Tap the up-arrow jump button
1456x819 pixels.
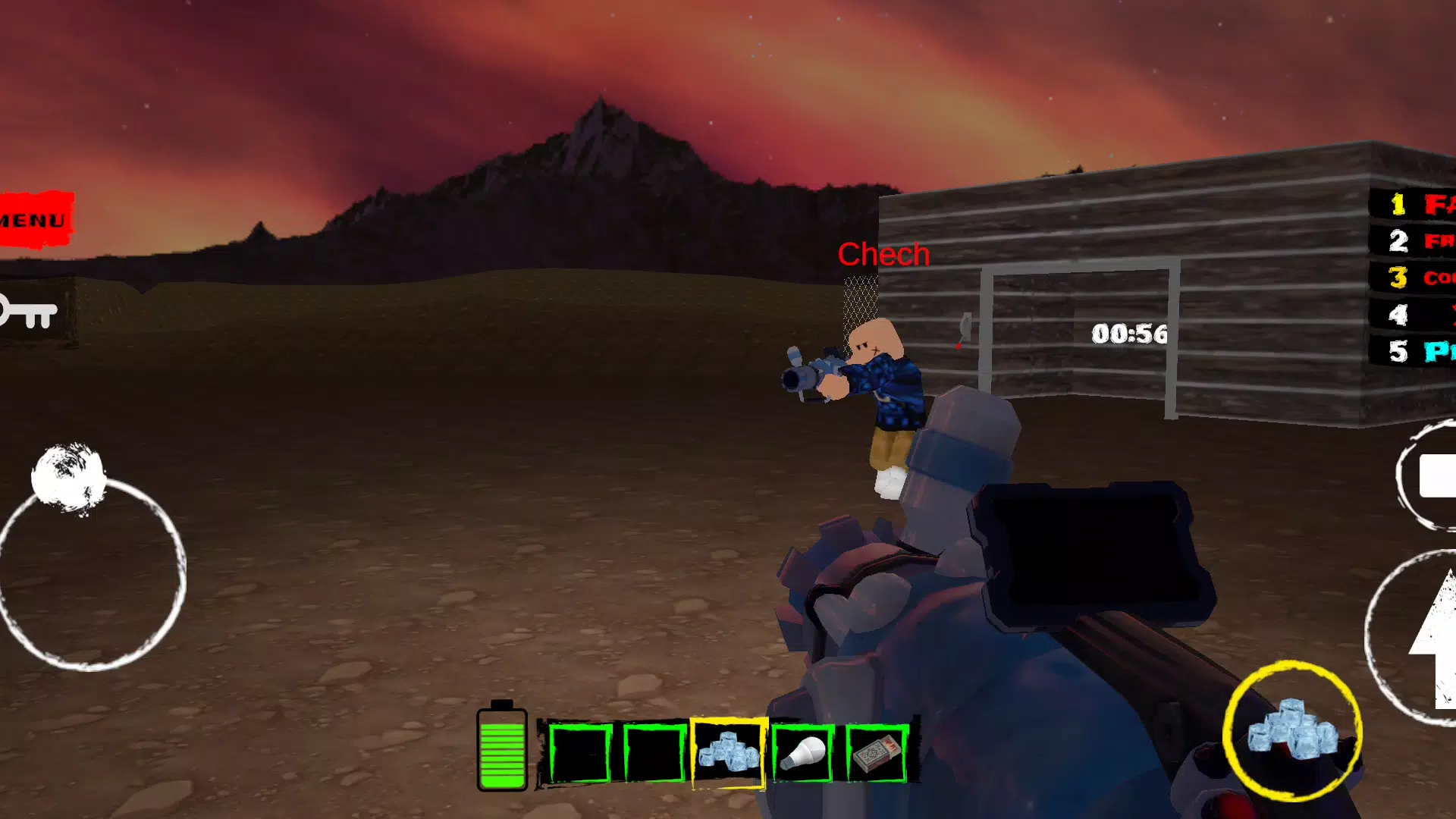point(1433,637)
